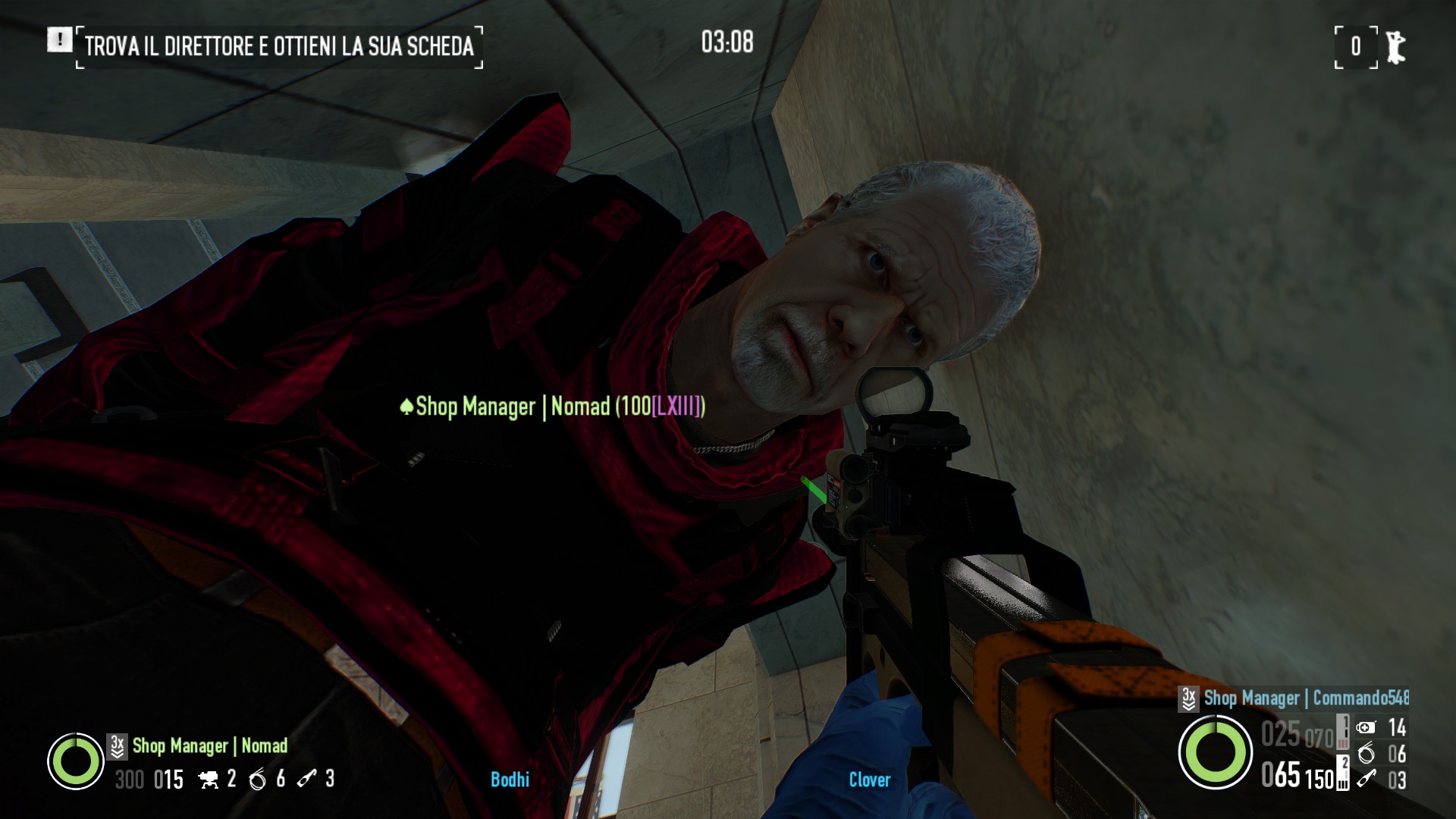Select Commando548's throwable knife icon
This screenshot has height=819, width=1456.
(1366, 779)
